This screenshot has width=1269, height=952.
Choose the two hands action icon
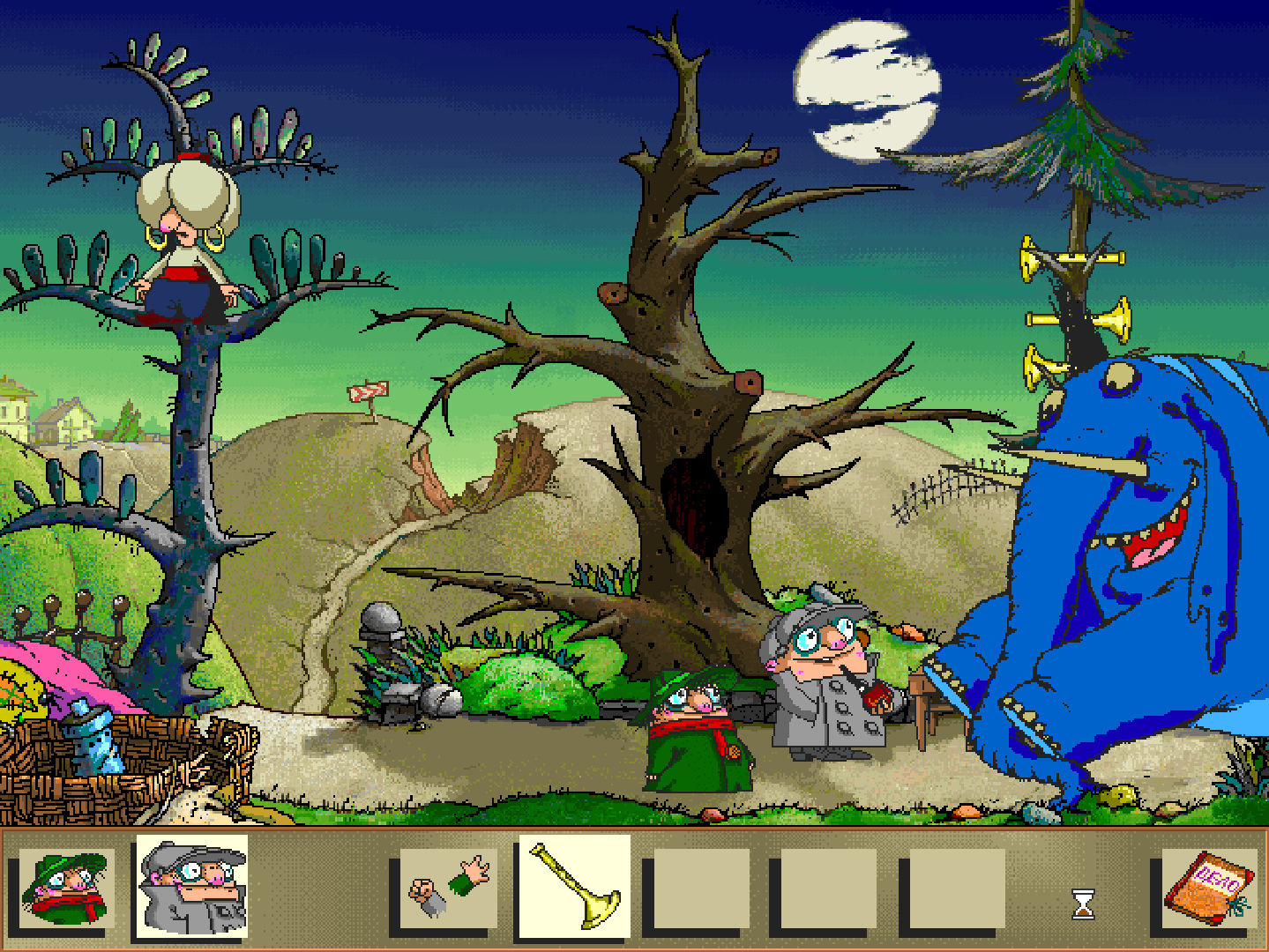click(x=449, y=888)
